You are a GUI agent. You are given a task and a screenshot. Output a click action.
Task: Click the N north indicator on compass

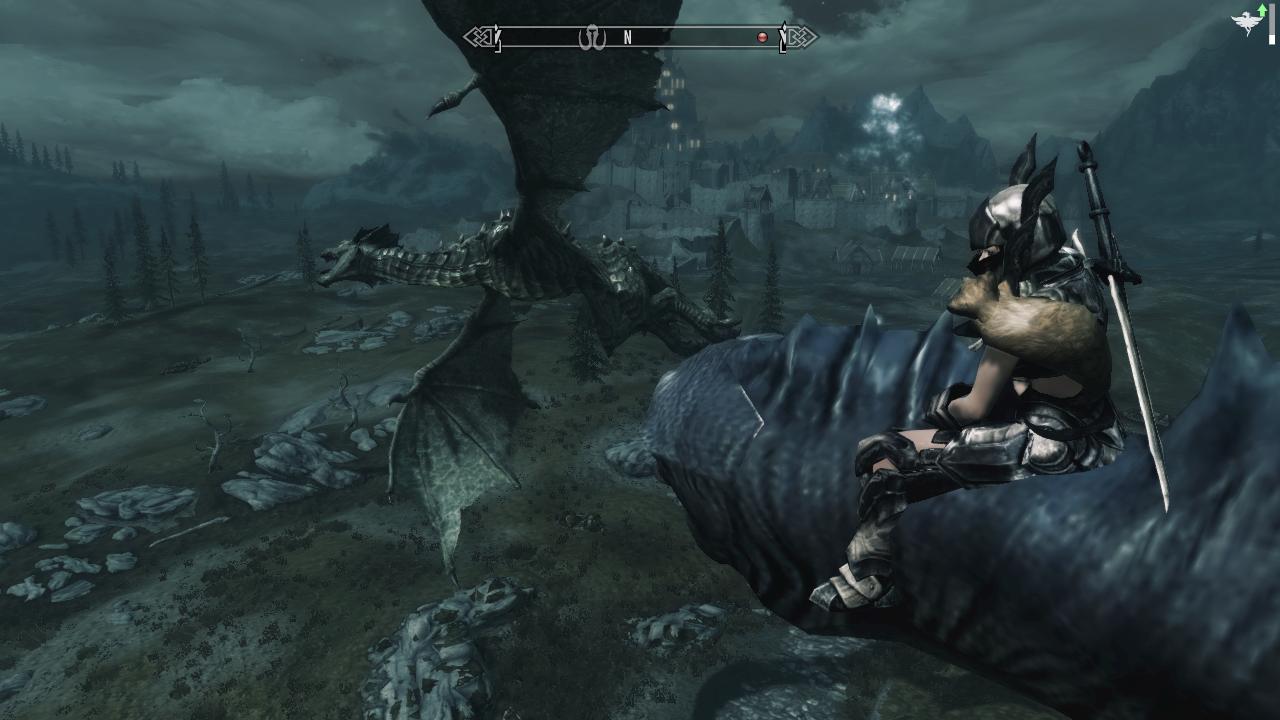628,38
